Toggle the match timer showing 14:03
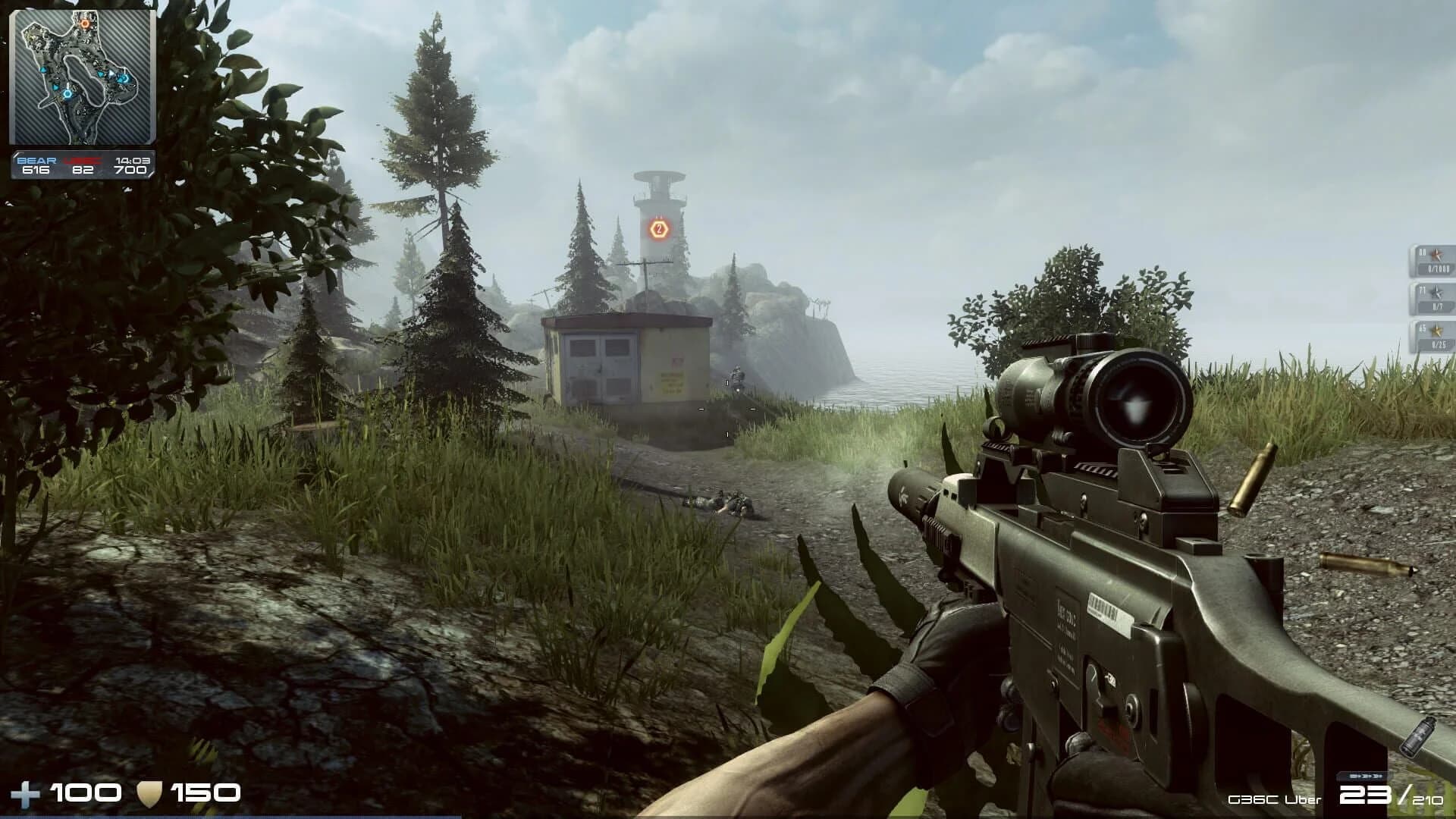Viewport: 1456px width, 819px height. tap(131, 160)
